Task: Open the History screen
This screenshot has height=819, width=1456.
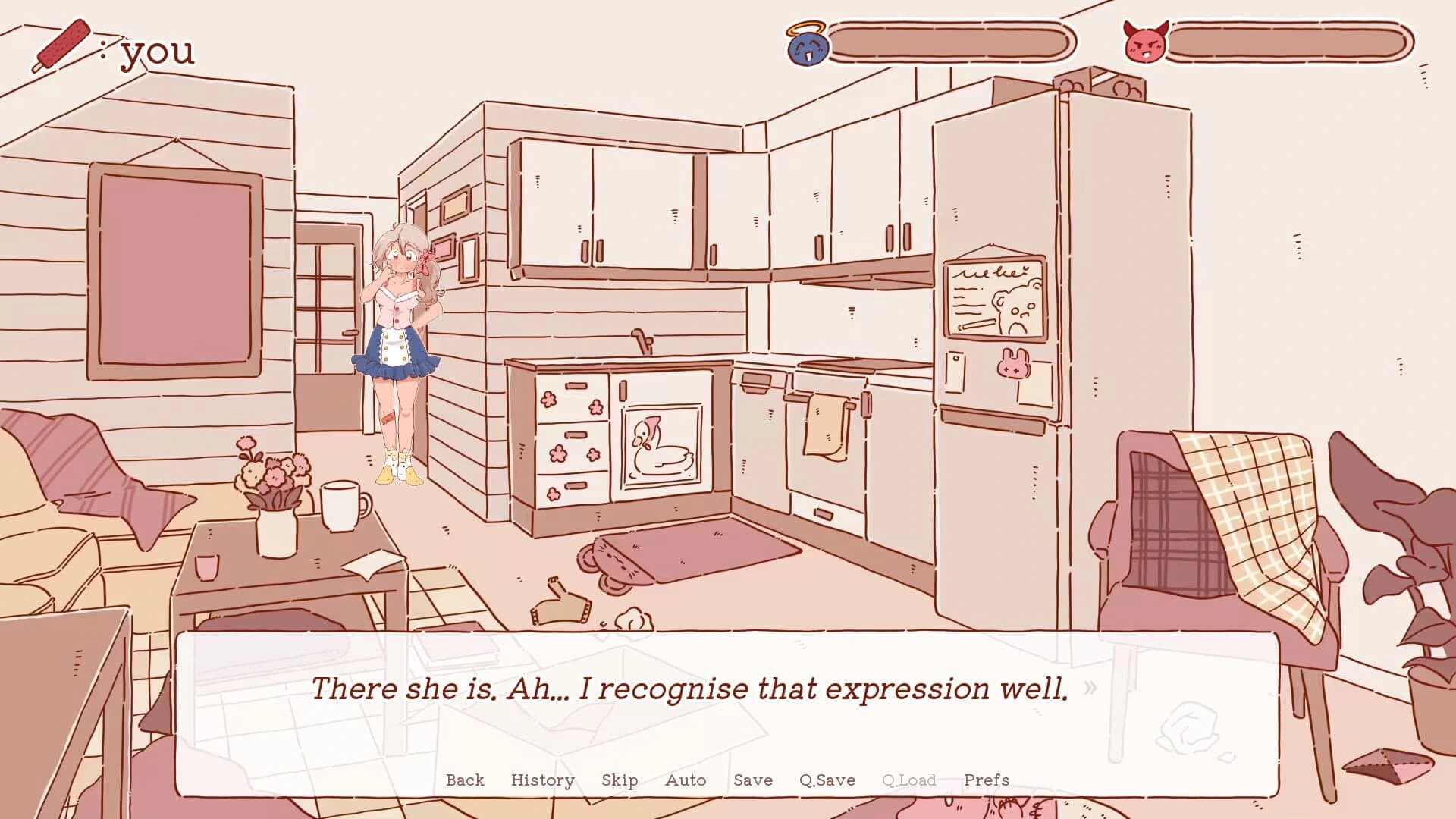Action: [x=542, y=780]
